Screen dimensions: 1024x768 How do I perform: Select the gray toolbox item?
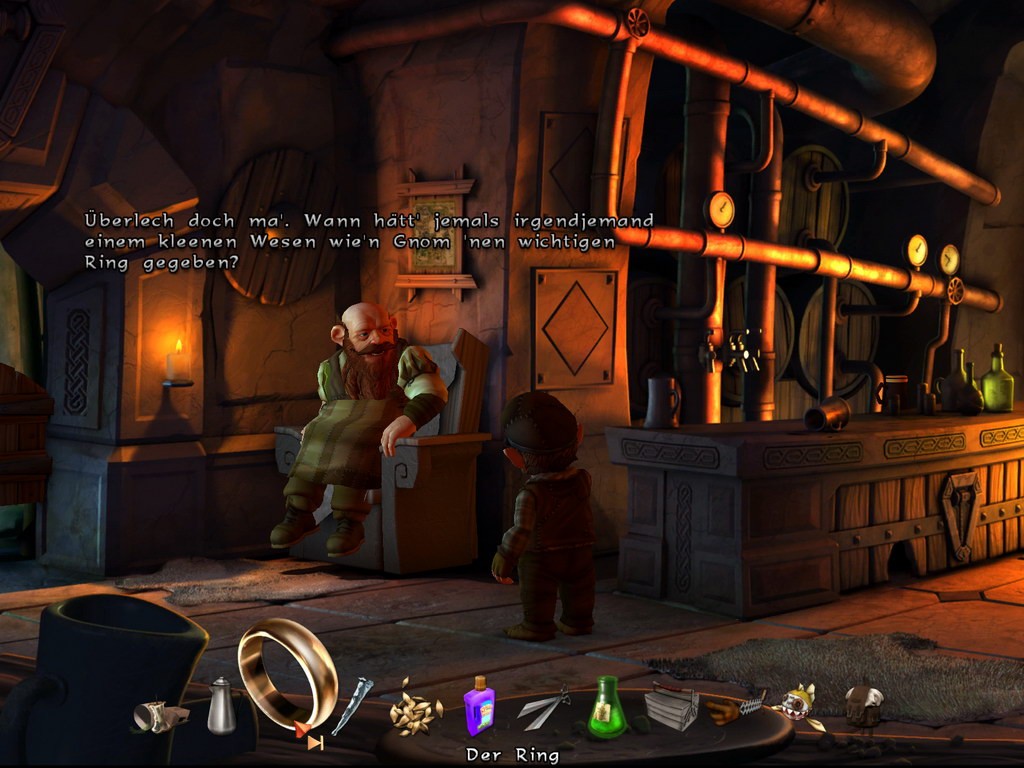pyautogui.click(x=671, y=708)
